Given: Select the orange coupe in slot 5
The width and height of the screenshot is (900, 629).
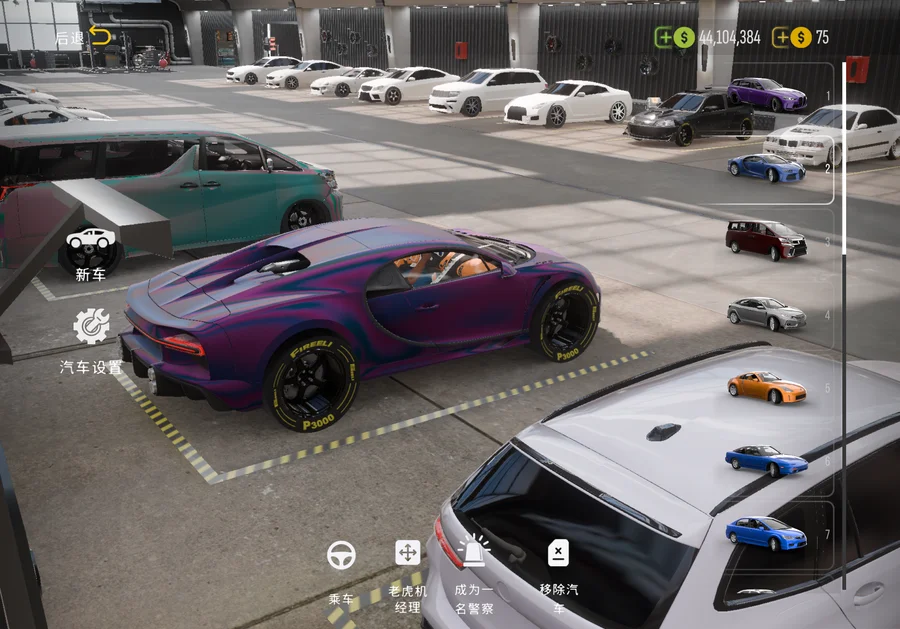Looking at the screenshot, I should pos(766,387).
